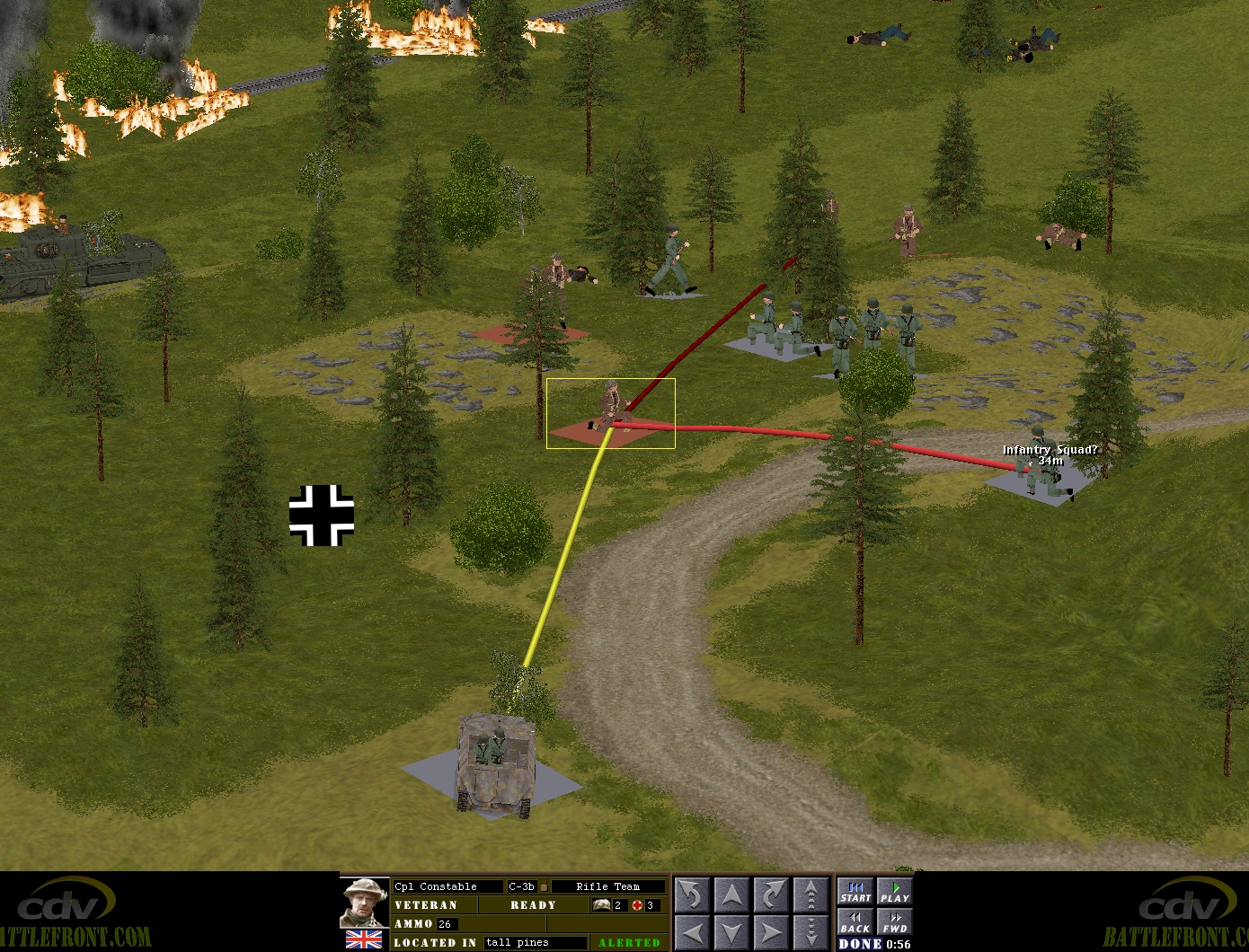Viewport: 1249px width, 952px height.
Task: Raise the camera elevation with the dotted up arrow
Action: [x=811, y=895]
